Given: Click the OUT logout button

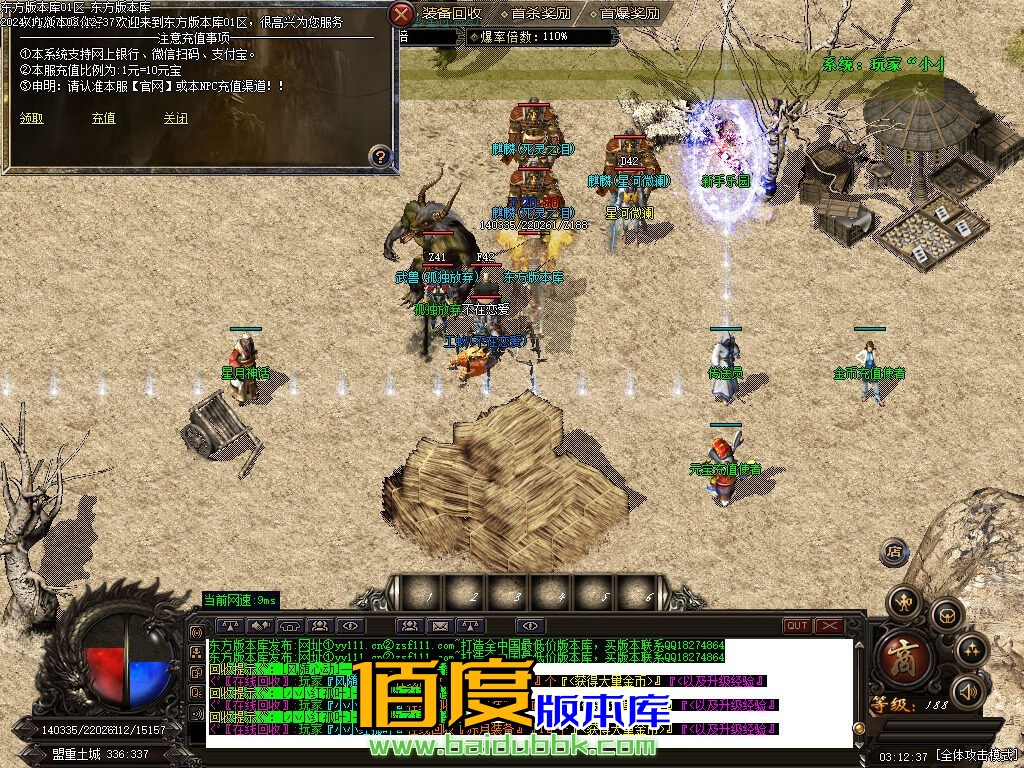Looking at the screenshot, I should click(797, 626).
